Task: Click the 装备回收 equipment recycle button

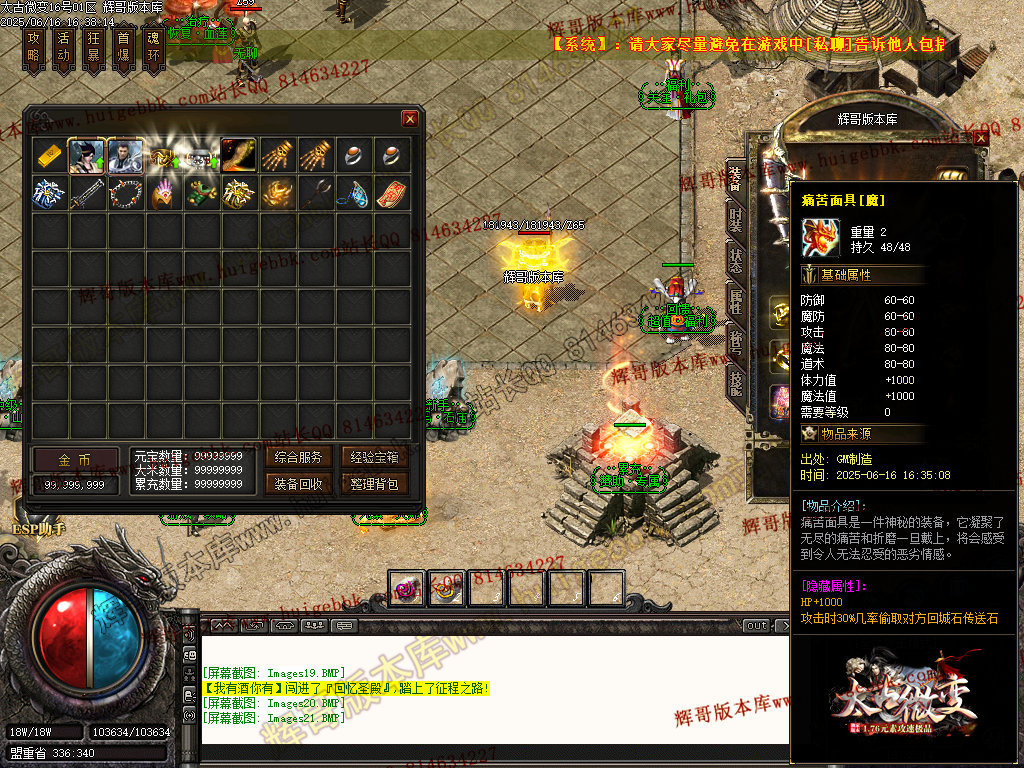Action: point(298,484)
